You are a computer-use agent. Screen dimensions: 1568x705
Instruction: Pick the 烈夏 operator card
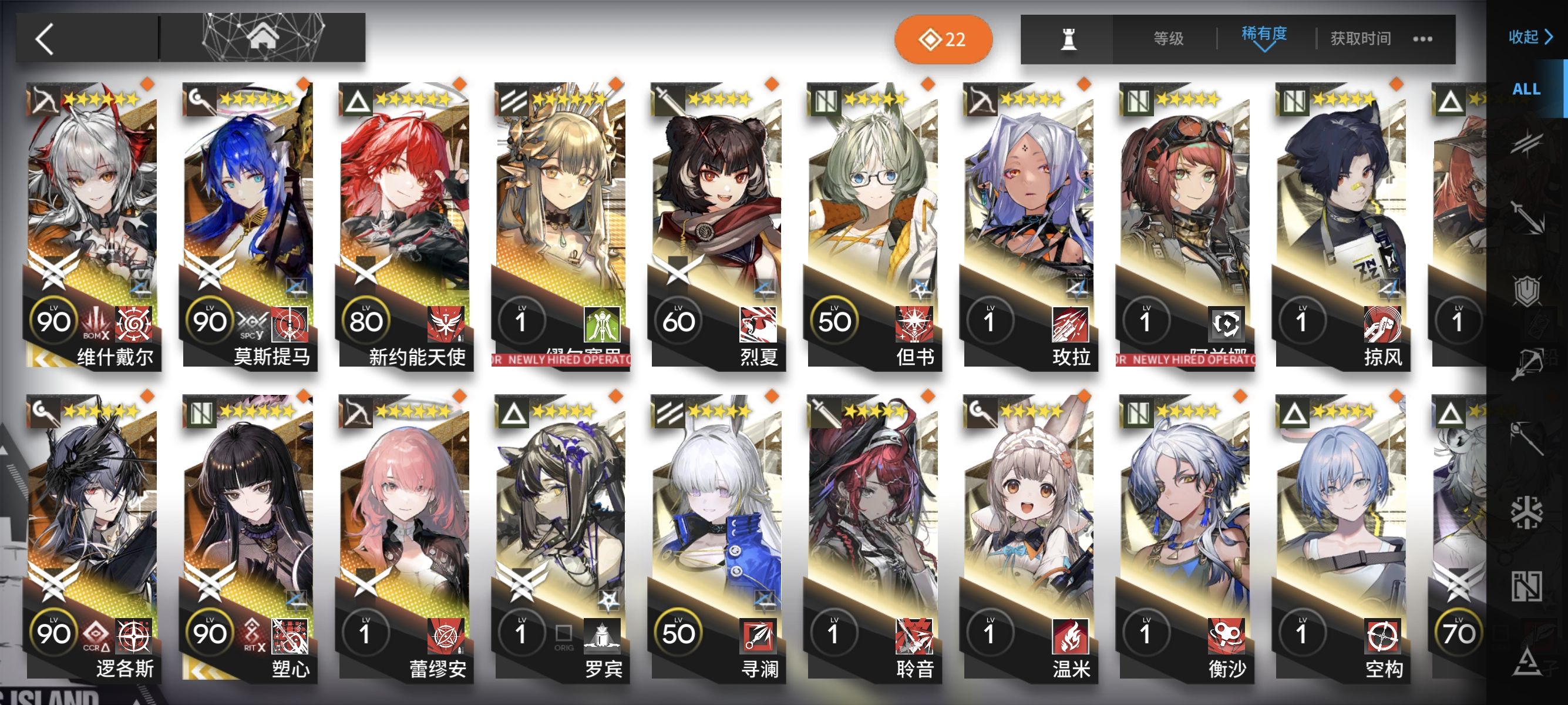716,225
